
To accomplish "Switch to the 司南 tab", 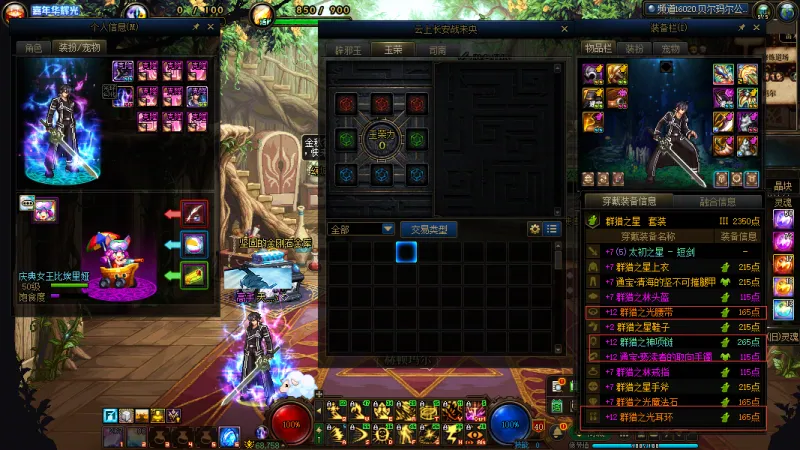I will (x=437, y=49).
